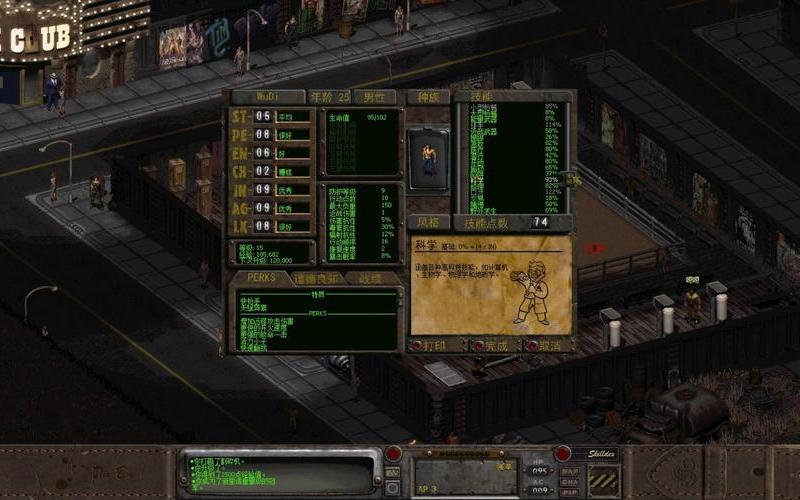Click the CHA character button on the HUD
This screenshot has width=800, height=500.
click(570, 482)
